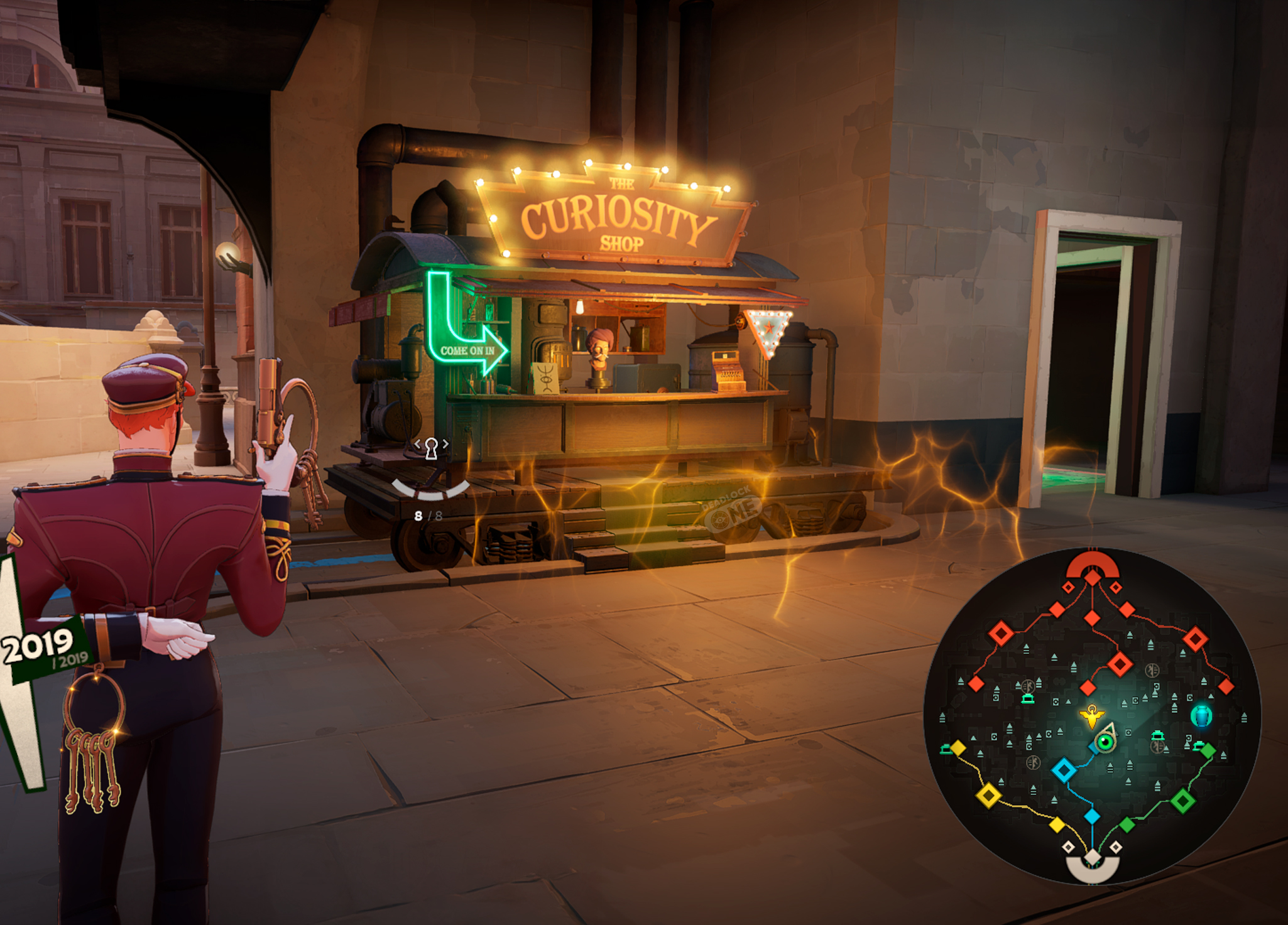Click the large red guardian diamond on minimap upper-left
Viewport: 1288px width, 925px height.
[1000, 632]
